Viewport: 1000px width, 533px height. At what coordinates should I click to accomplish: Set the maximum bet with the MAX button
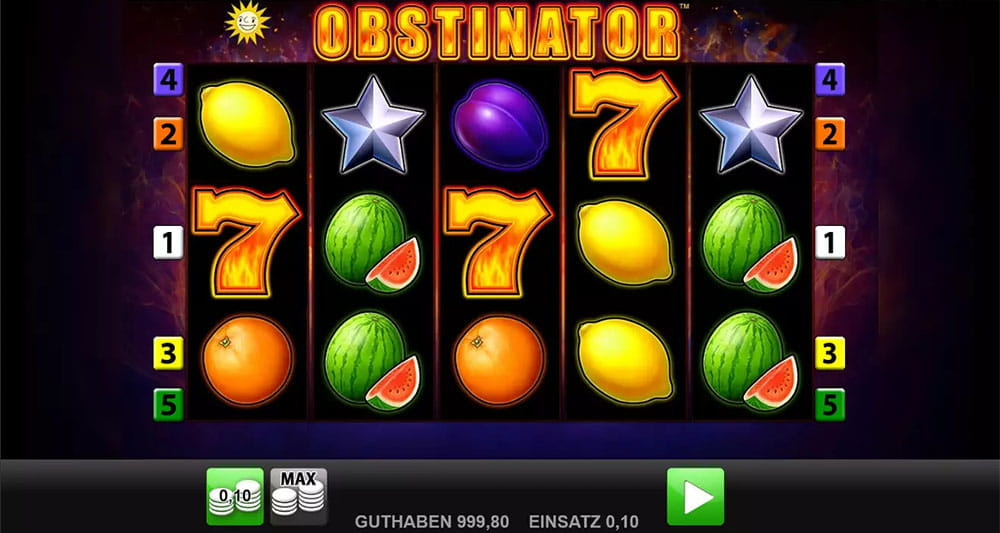tap(298, 496)
